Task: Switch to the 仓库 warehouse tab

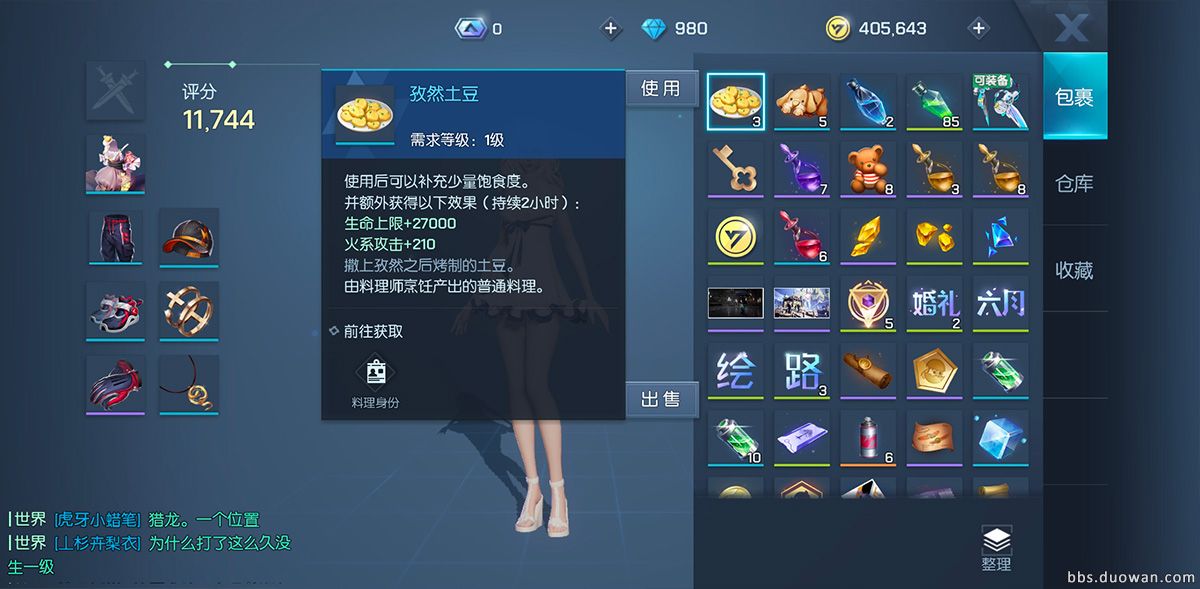Action: [1074, 184]
